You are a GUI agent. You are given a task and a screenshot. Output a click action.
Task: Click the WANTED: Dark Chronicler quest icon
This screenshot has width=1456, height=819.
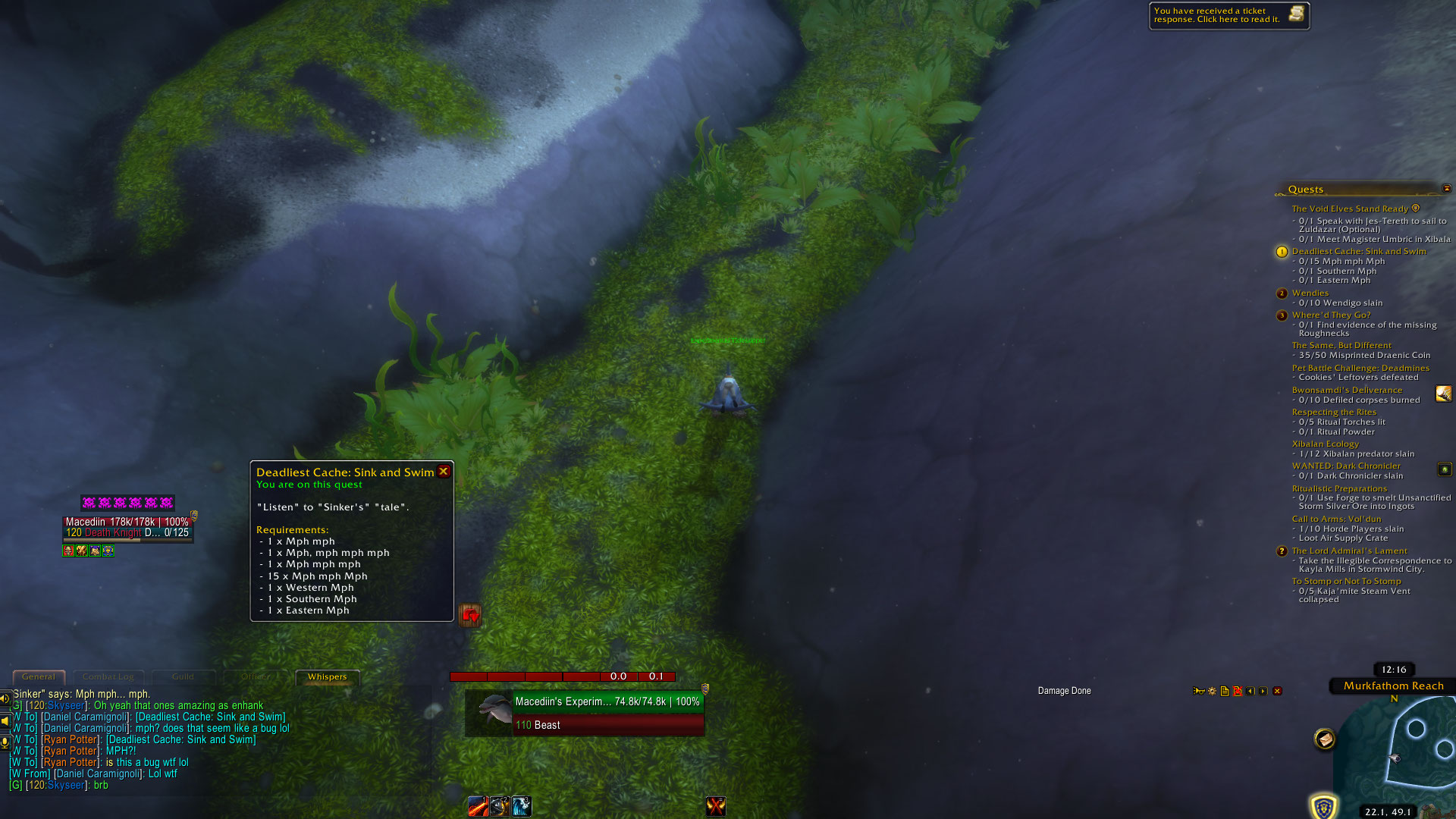point(1444,470)
